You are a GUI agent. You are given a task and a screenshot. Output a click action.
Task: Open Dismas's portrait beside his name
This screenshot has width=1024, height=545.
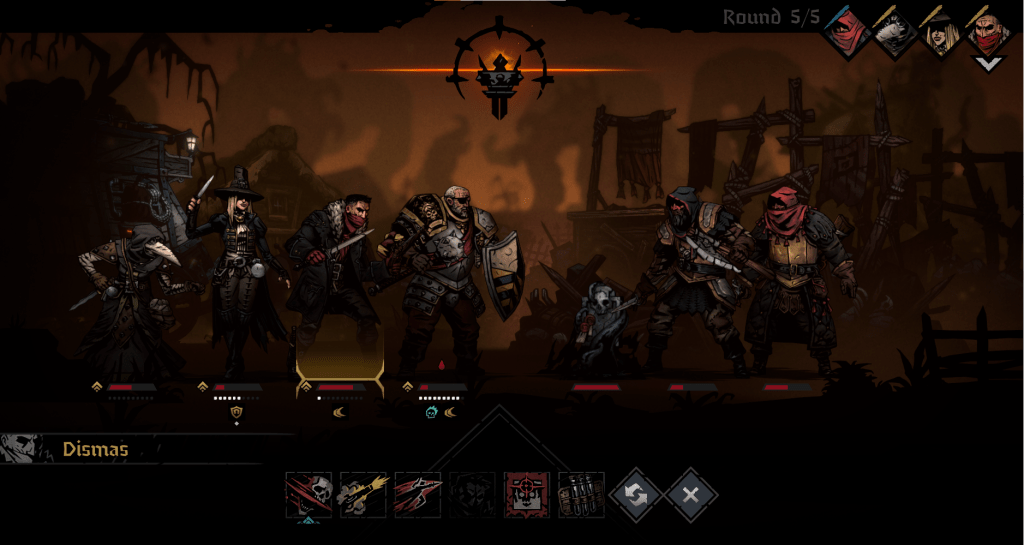22,449
